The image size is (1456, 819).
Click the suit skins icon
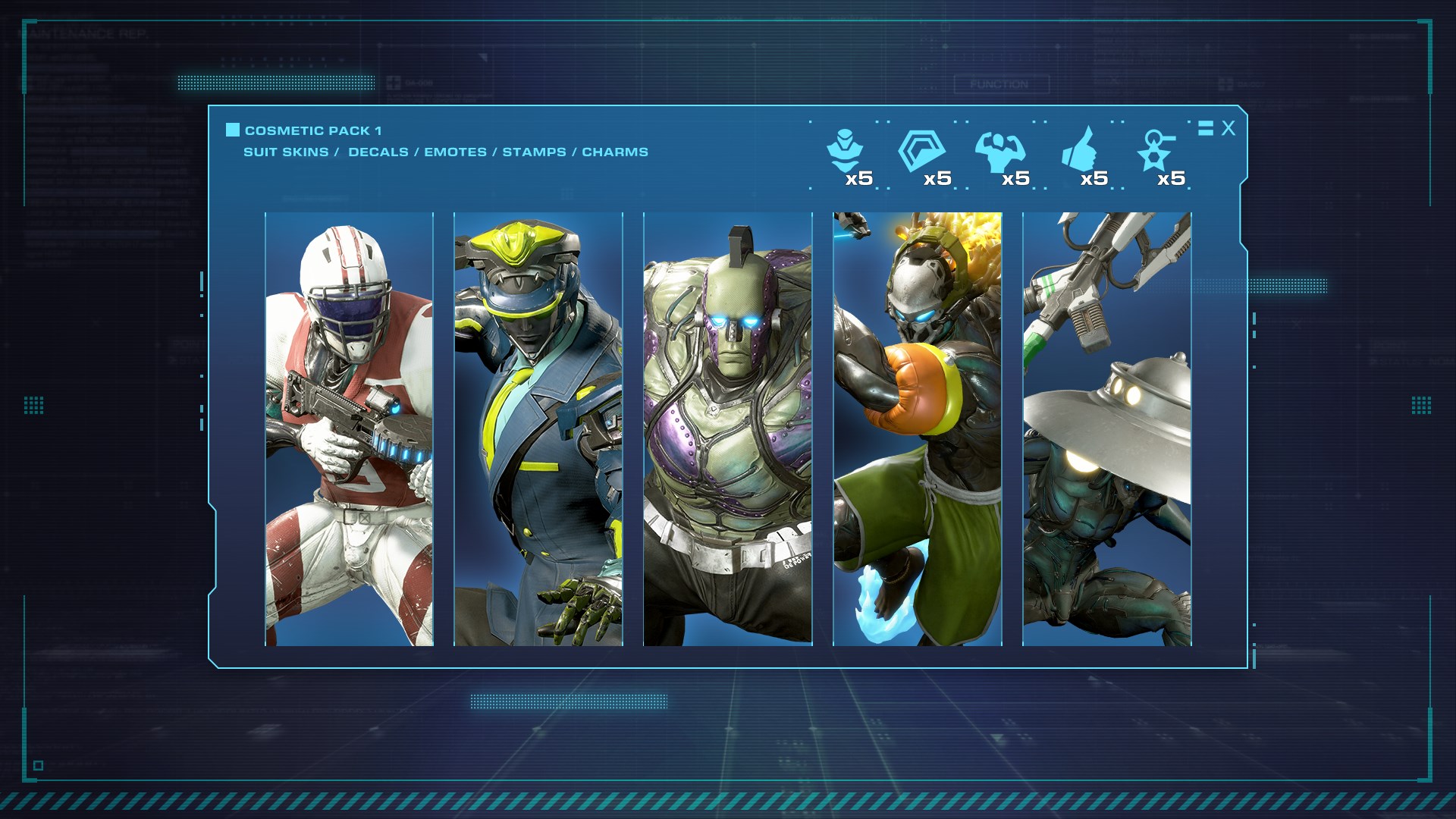[x=843, y=152]
